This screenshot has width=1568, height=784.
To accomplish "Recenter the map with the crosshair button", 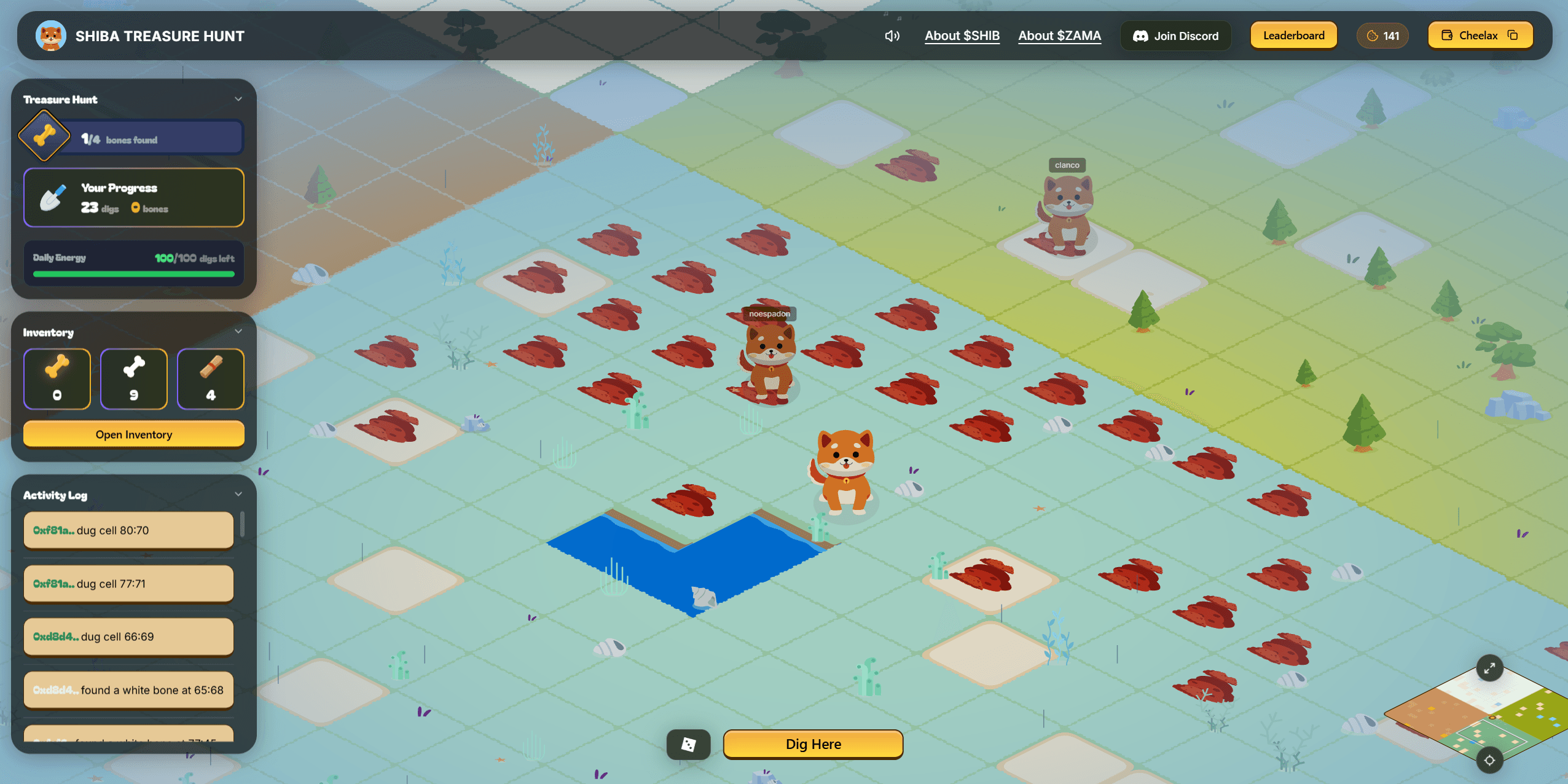I will coord(1489,760).
